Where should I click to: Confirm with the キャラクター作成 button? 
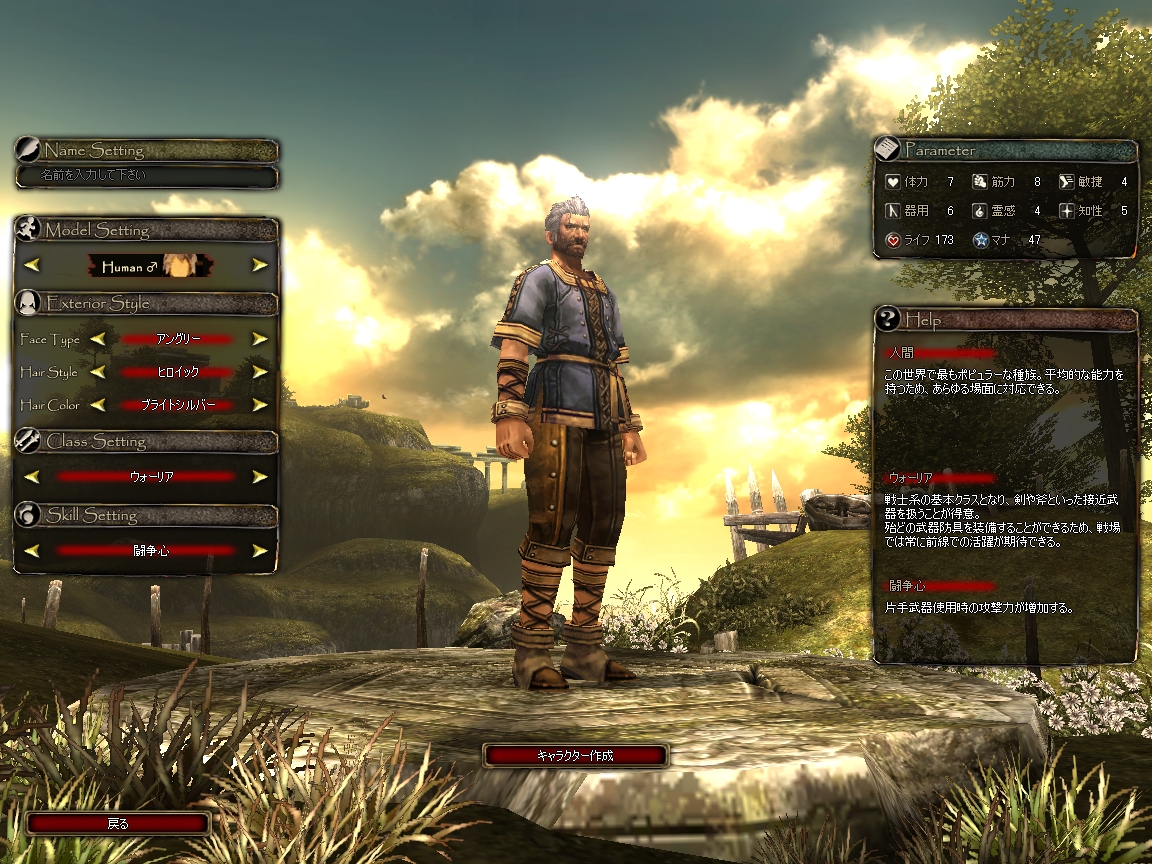tap(575, 756)
